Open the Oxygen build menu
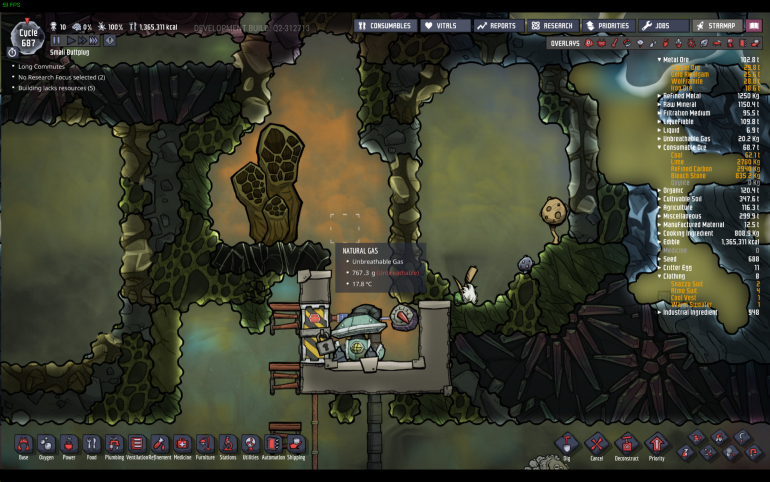The image size is (770, 482). coord(47,445)
